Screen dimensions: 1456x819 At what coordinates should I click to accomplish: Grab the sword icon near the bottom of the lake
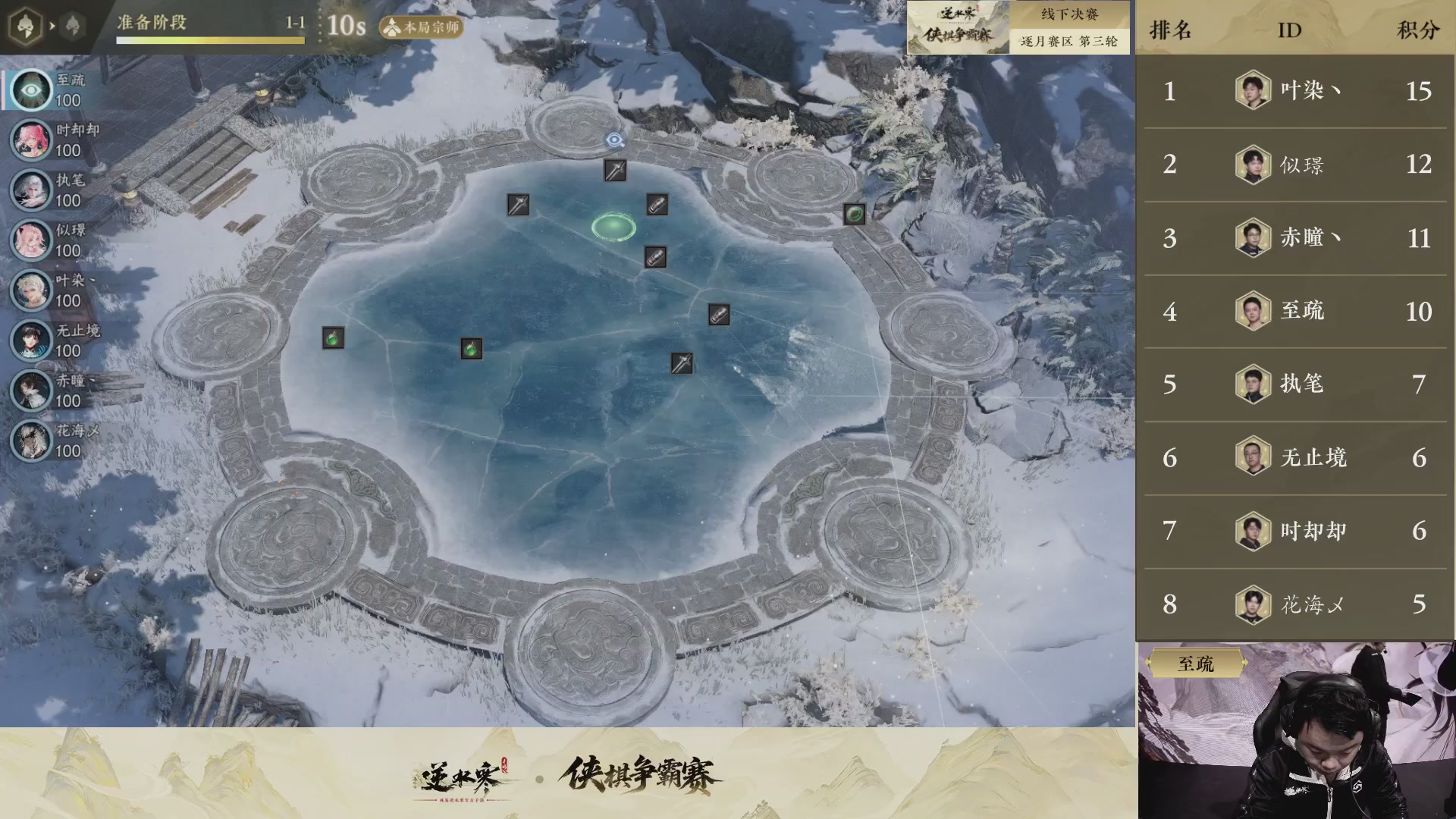click(x=681, y=365)
